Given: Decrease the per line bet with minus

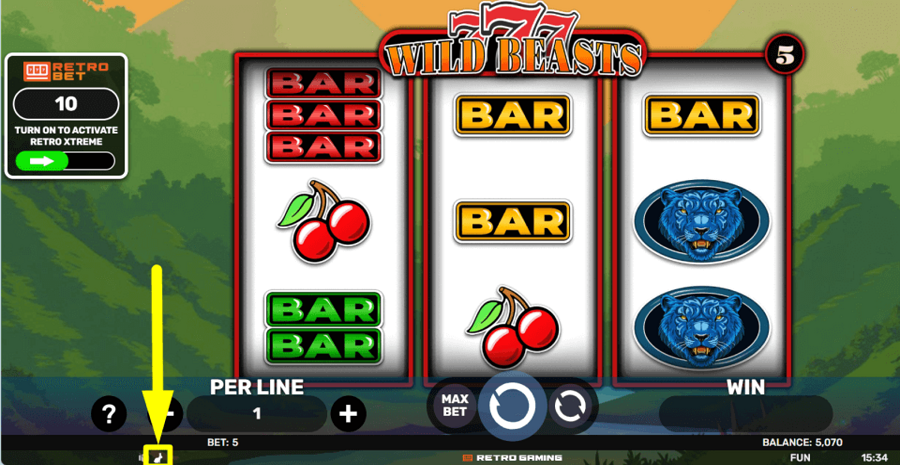Looking at the screenshot, I should 171,413.
